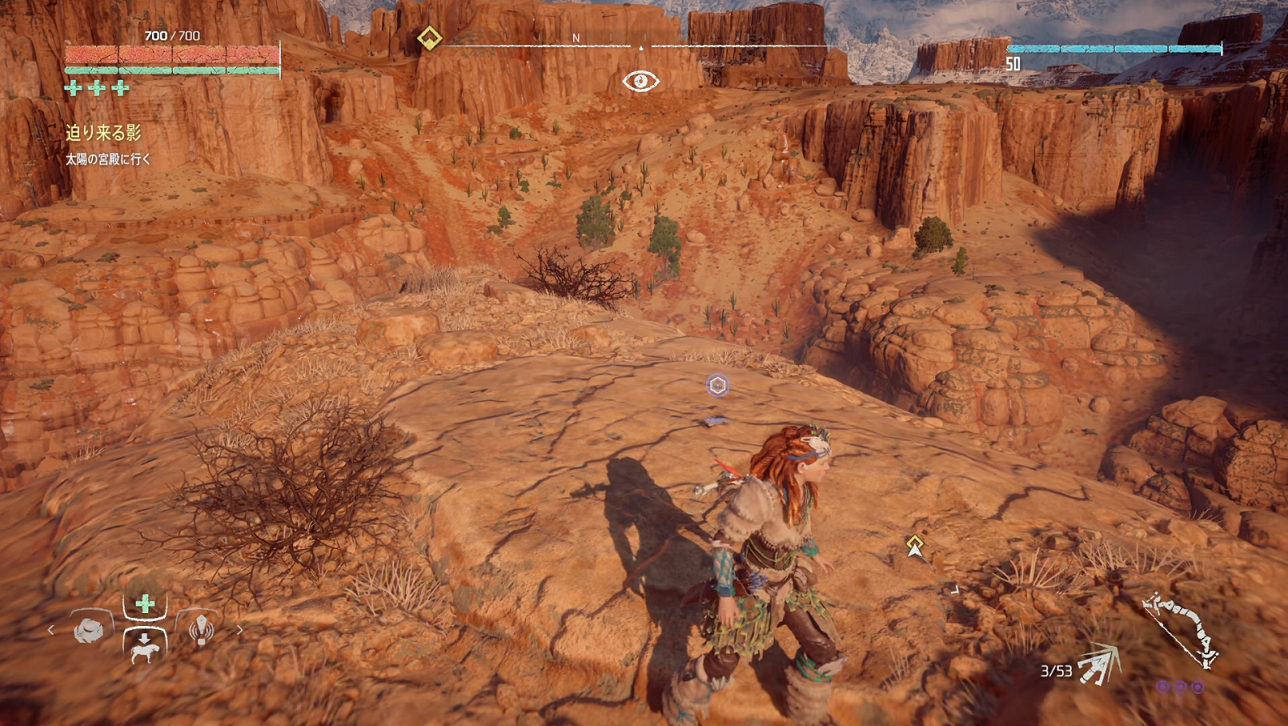Cycle quick items with the left arrow
The image size is (1288, 726).
pyautogui.click(x=52, y=630)
